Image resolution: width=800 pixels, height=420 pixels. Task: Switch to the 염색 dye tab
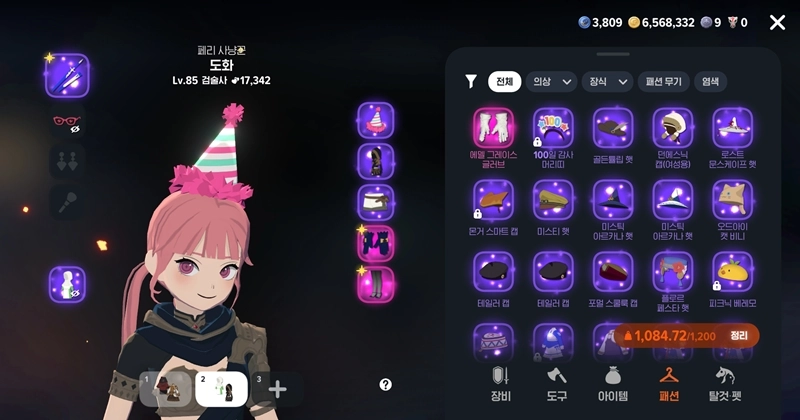coord(711,82)
